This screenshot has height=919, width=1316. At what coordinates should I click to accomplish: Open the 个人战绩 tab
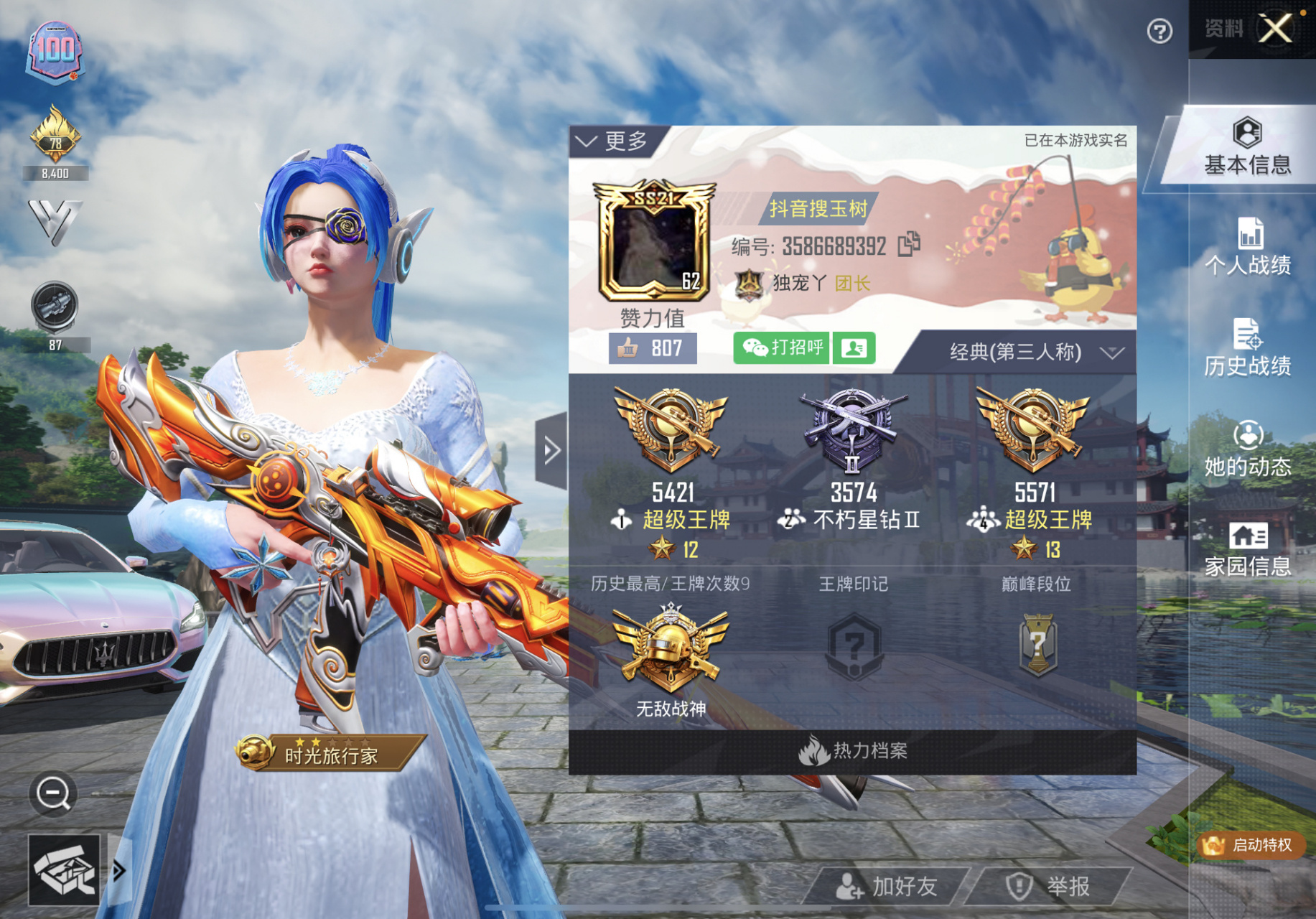tap(1248, 248)
